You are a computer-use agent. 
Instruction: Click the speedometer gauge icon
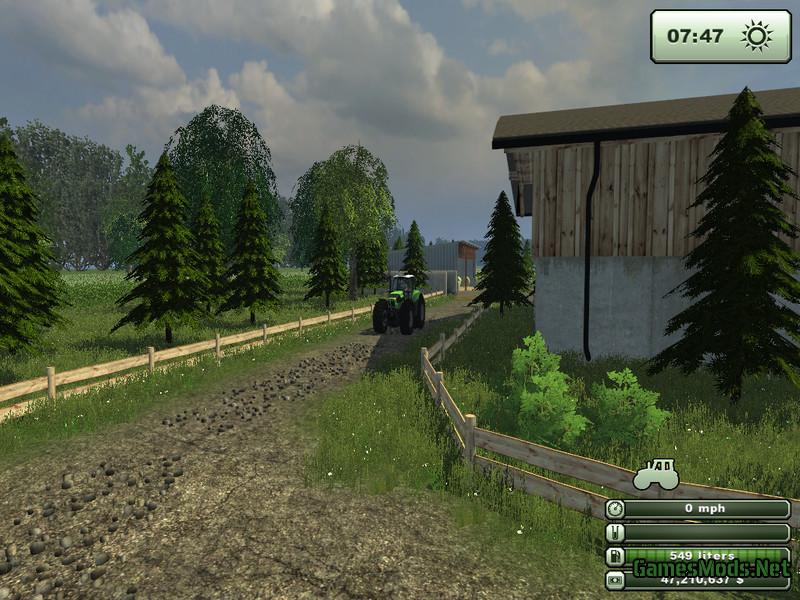coord(615,509)
